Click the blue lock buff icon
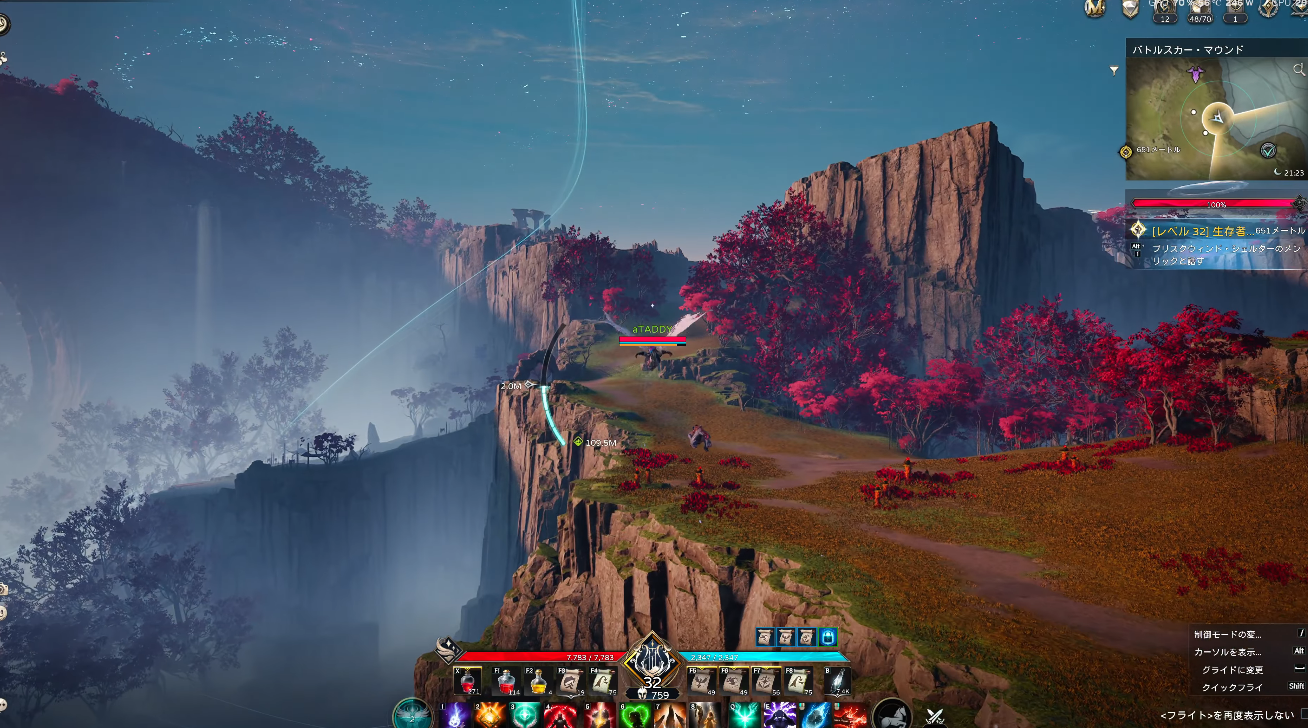 [x=828, y=636]
